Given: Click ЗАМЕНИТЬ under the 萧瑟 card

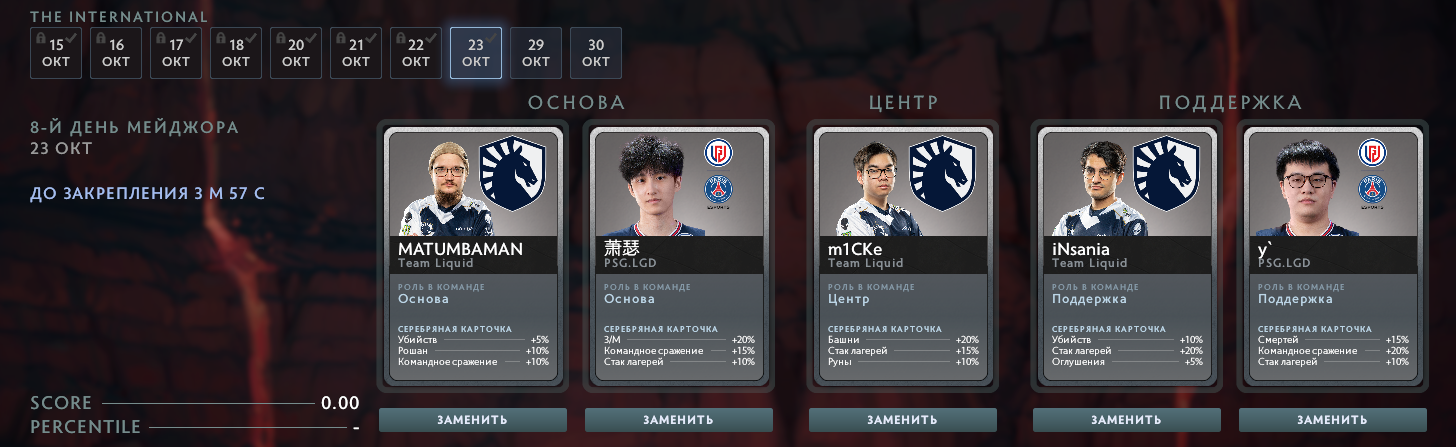Looking at the screenshot, I should [679, 420].
